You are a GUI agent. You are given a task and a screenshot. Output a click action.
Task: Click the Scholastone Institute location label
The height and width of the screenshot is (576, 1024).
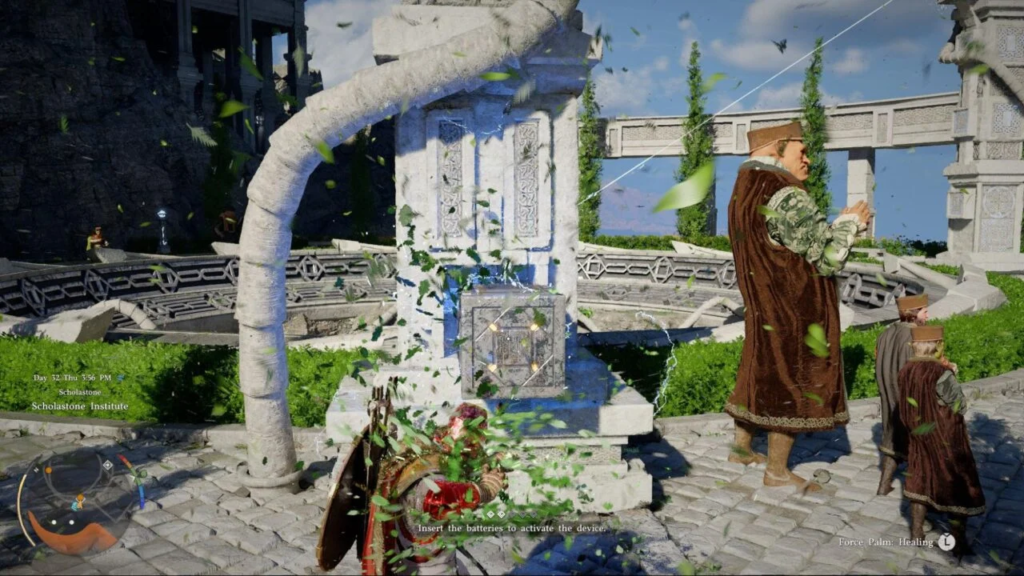click(x=80, y=407)
